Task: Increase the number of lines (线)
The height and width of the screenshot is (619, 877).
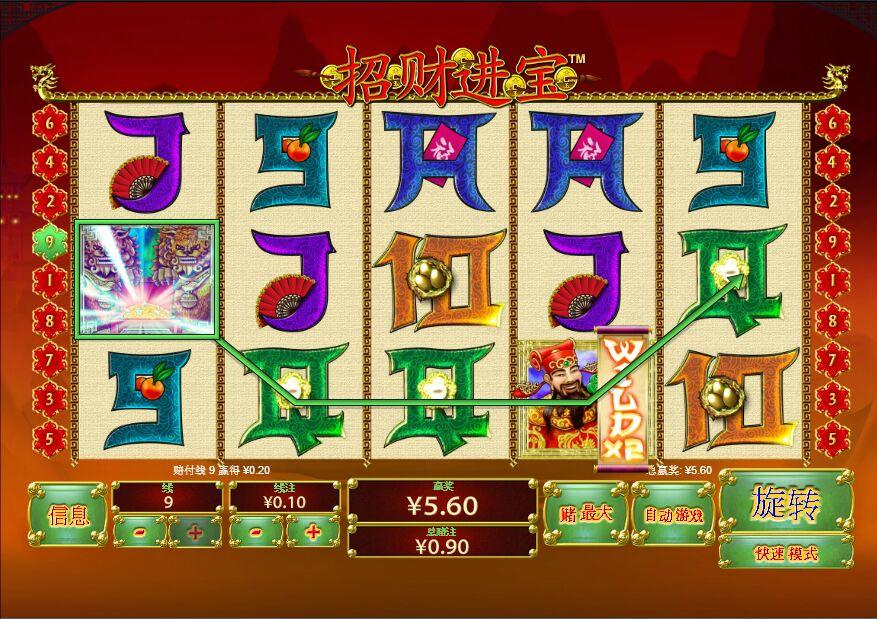Action: click(x=194, y=531)
